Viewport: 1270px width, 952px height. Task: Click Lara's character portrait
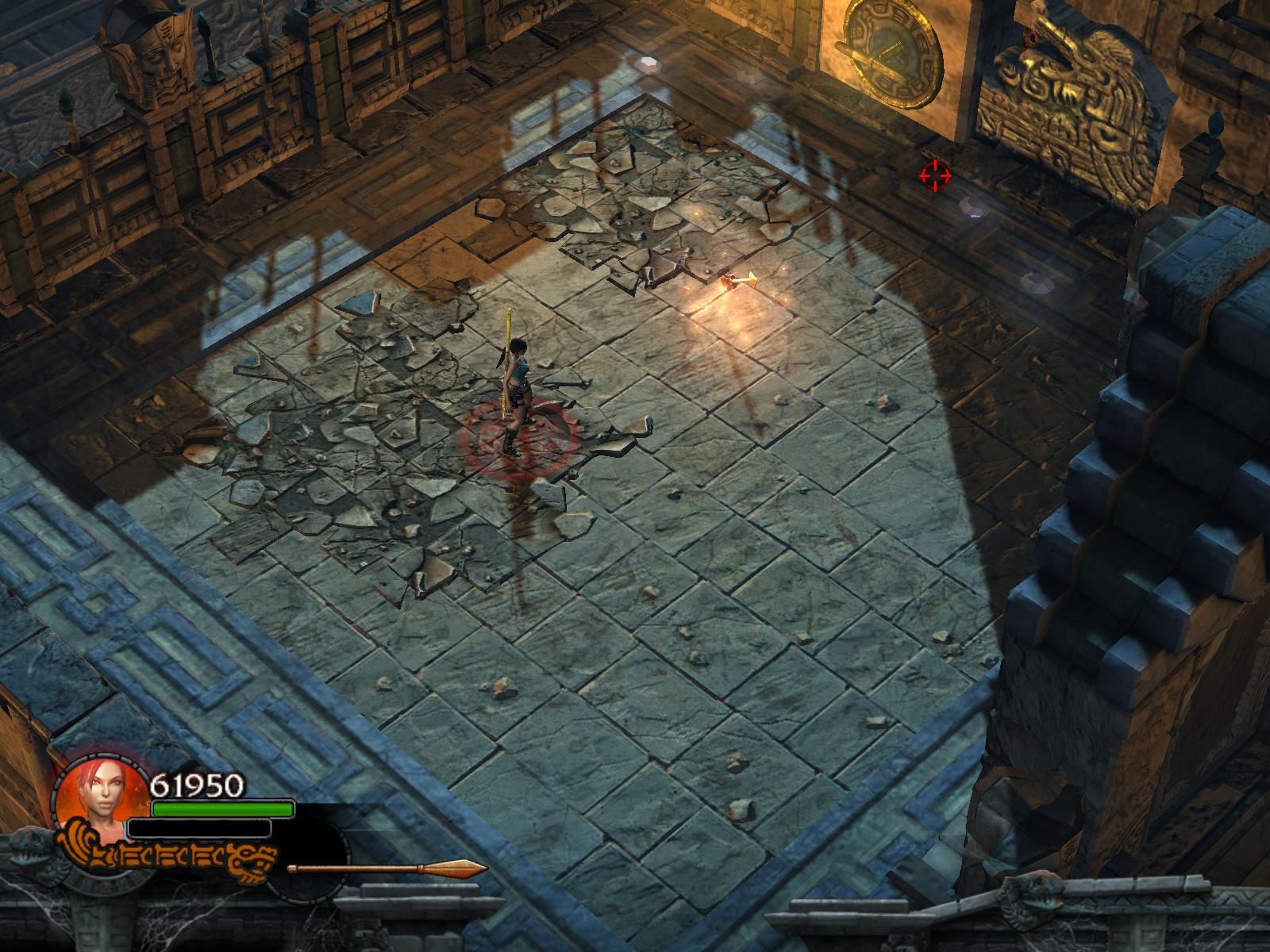tap(100, 797)
